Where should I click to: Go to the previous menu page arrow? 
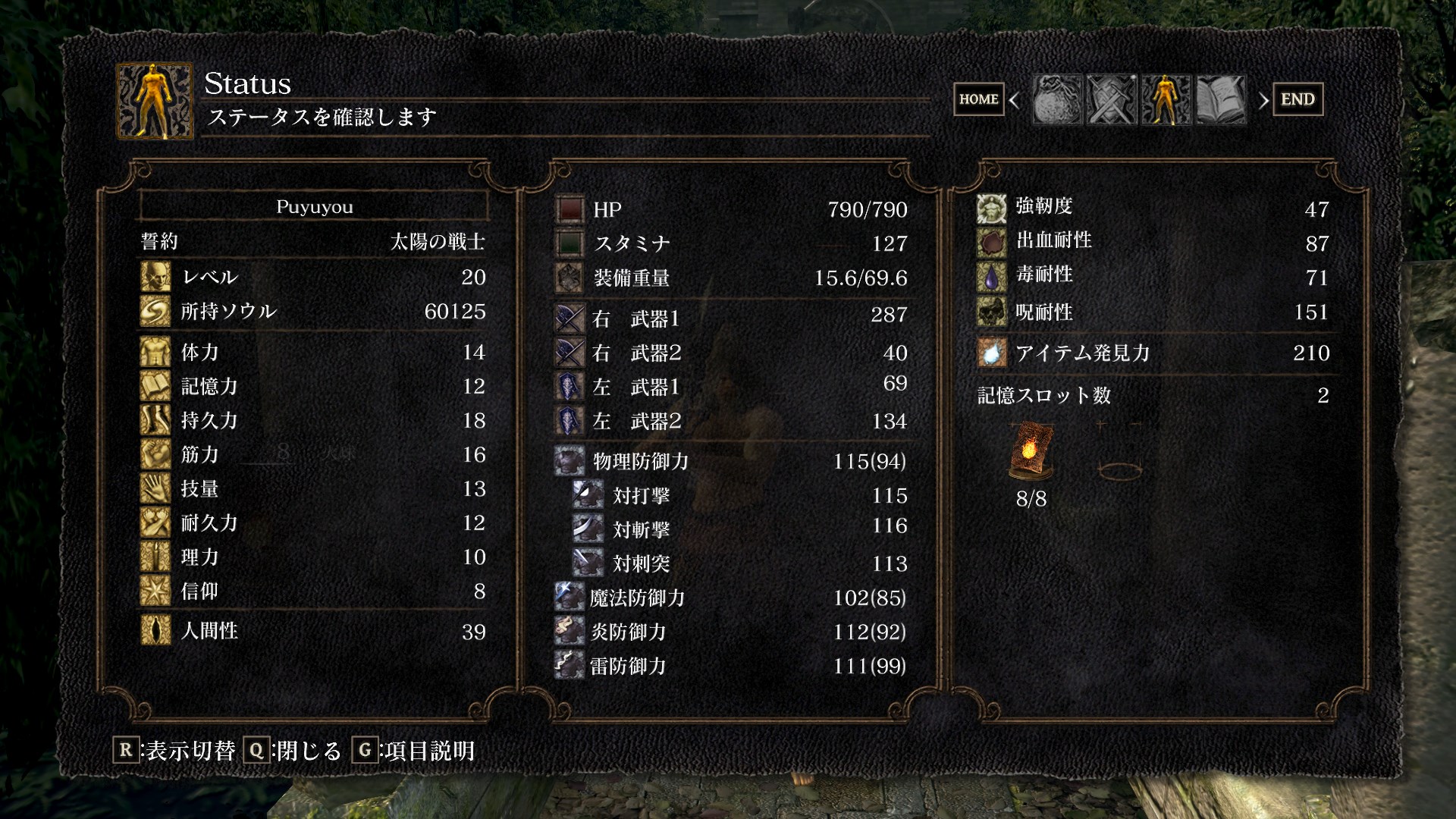pyautogui.click(x=1015, y=100)
